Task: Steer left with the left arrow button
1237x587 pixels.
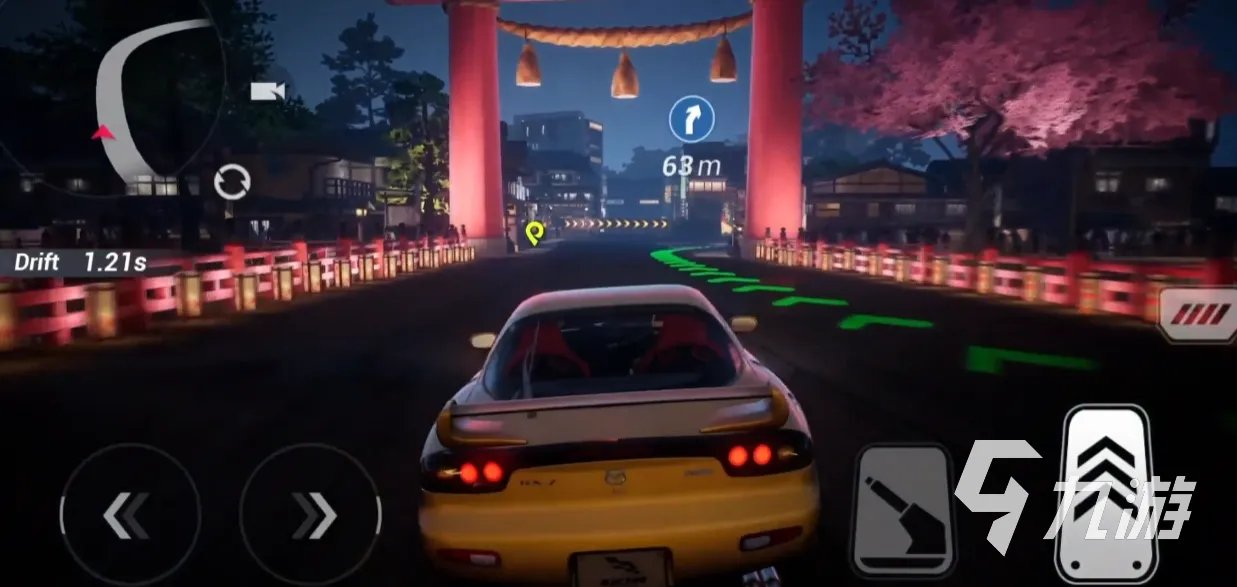Action: click(129, 514)
